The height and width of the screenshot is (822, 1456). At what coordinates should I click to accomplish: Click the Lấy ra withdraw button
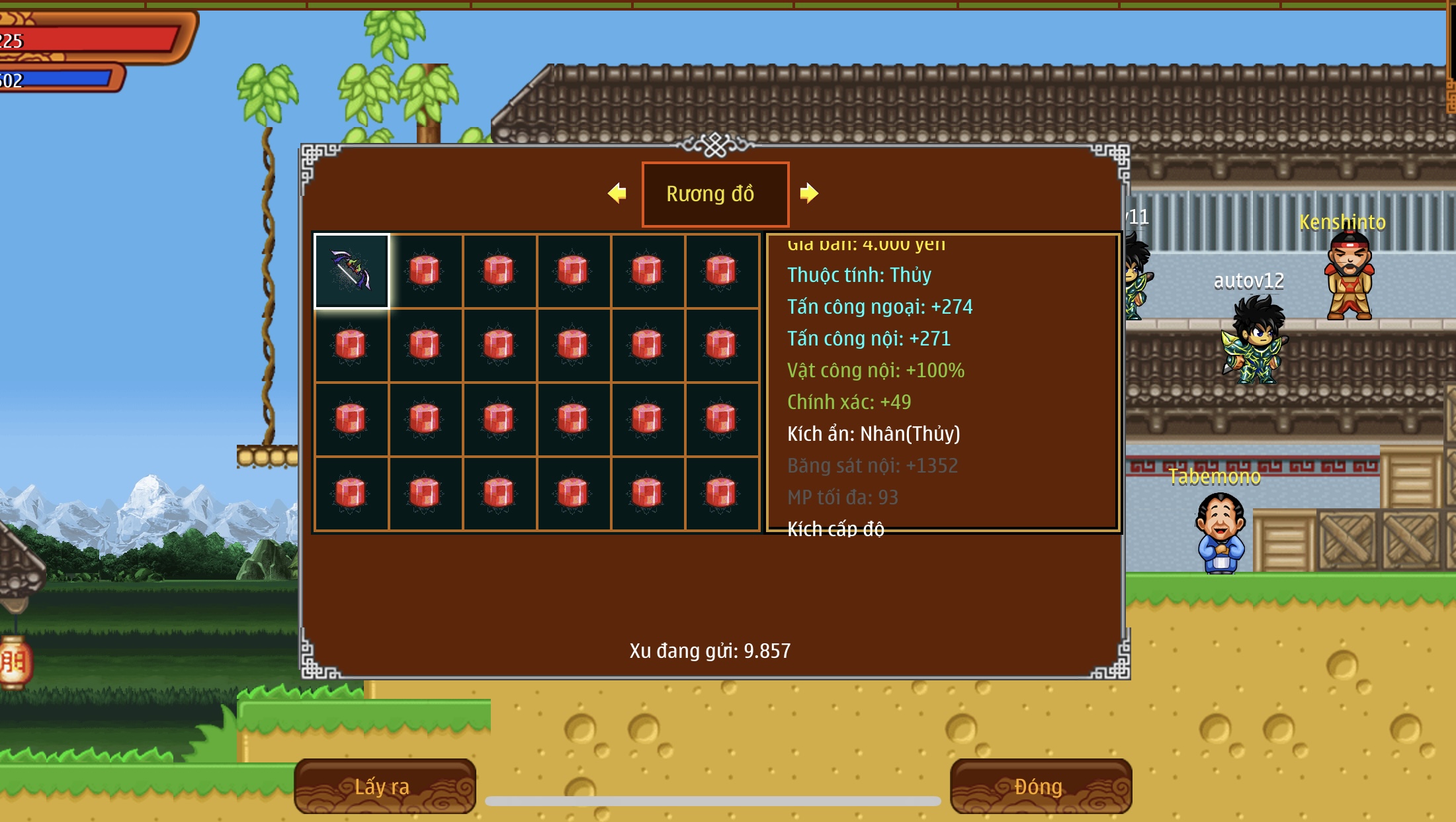[x=384, y=786]
